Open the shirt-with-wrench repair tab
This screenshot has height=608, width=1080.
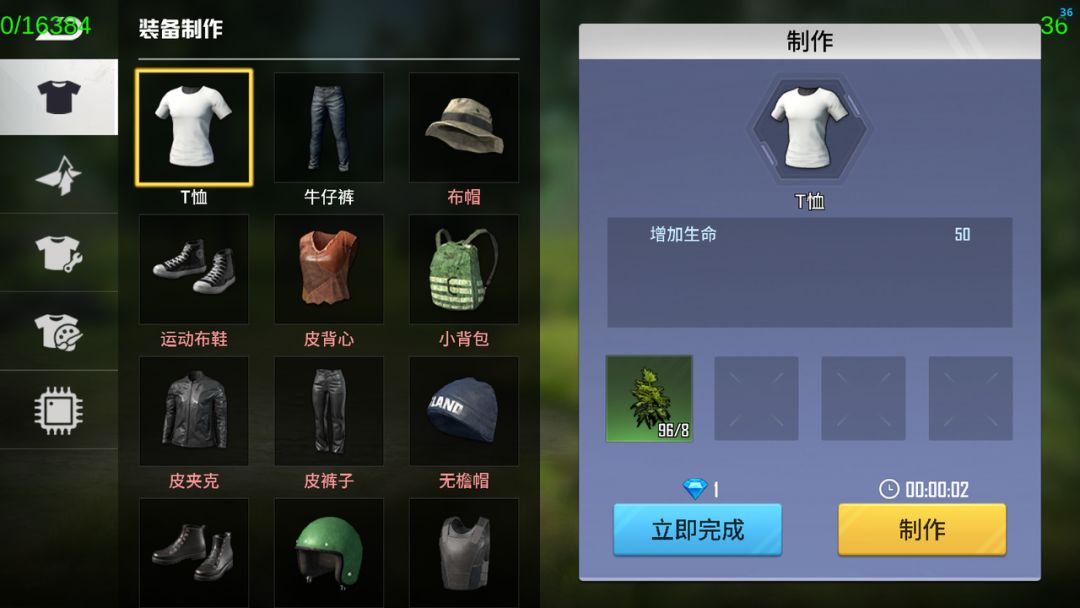[x=59, y=253]
